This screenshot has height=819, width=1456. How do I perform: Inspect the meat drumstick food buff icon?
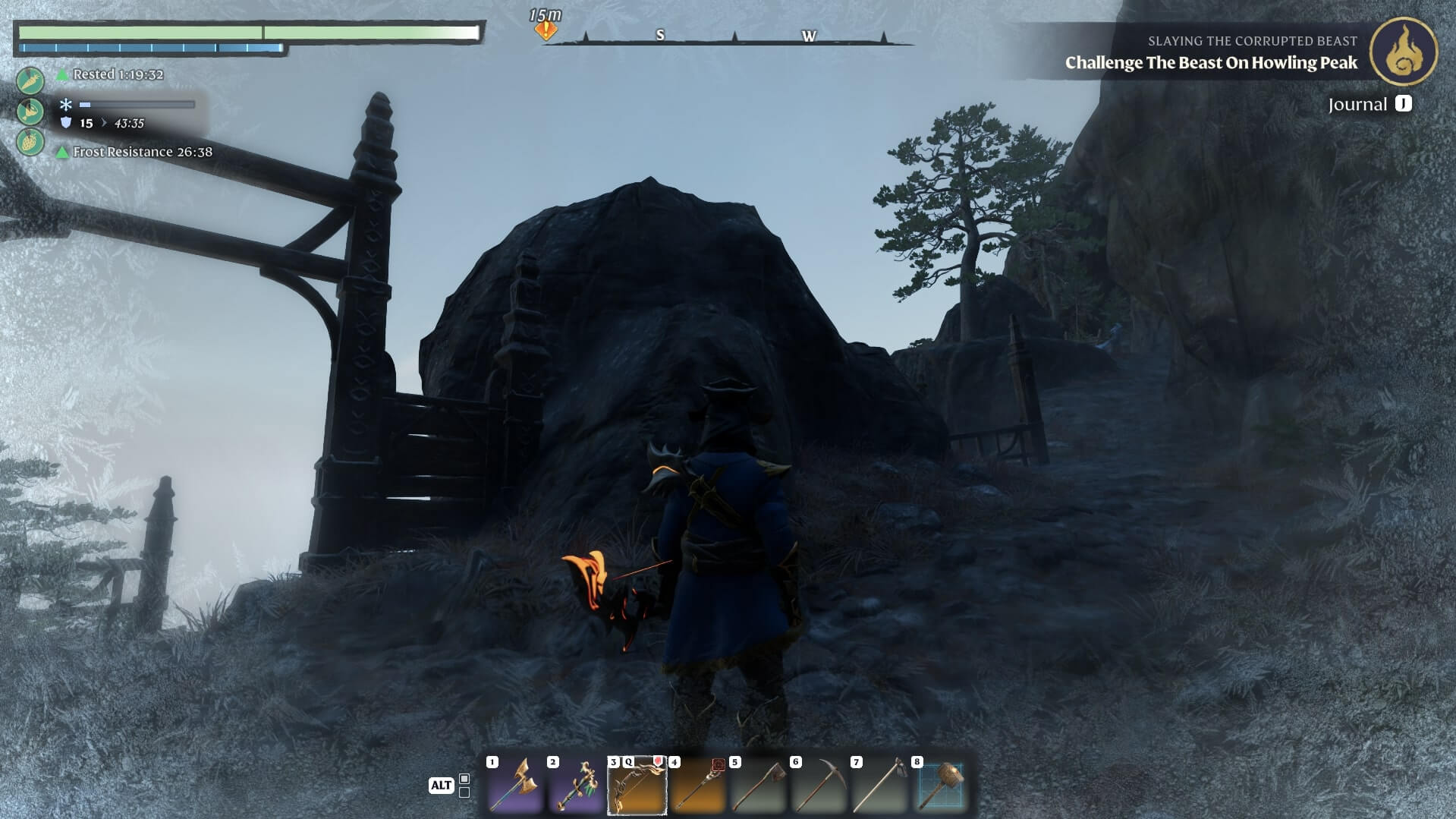click(30, 111)
